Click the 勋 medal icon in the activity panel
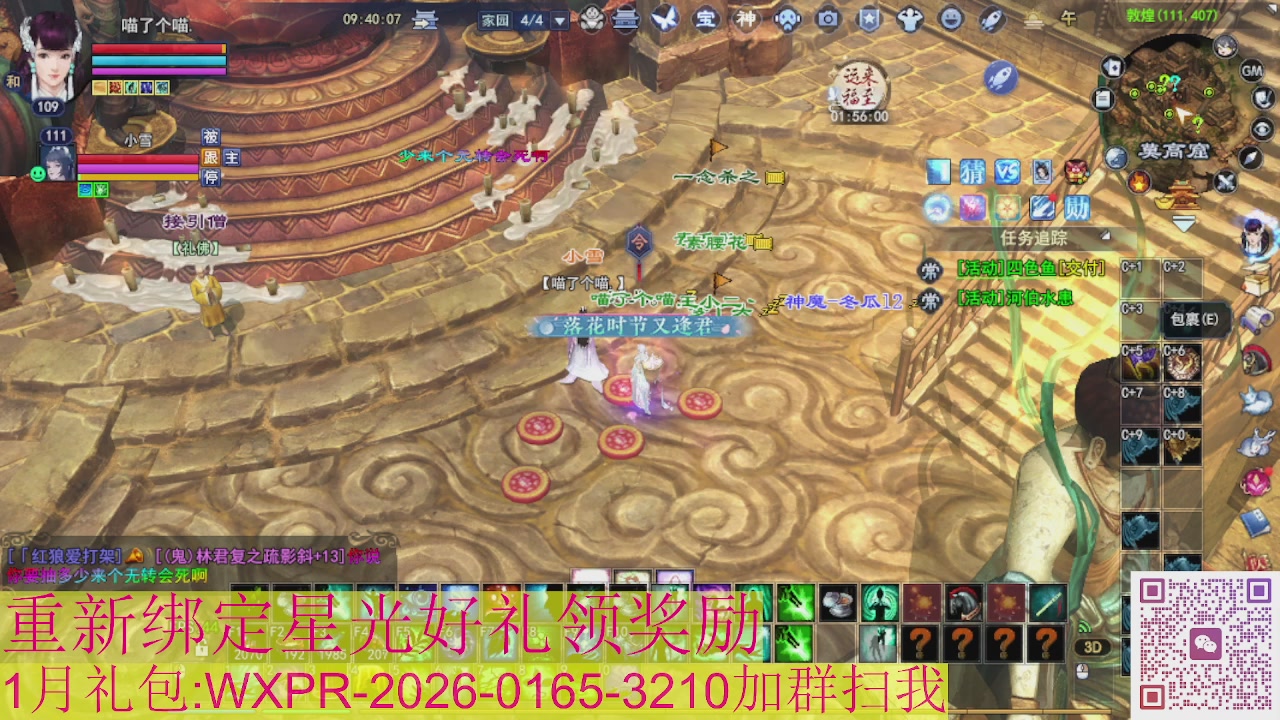This screenshot has height=720, width=1280. click(x=1077, y=208)
